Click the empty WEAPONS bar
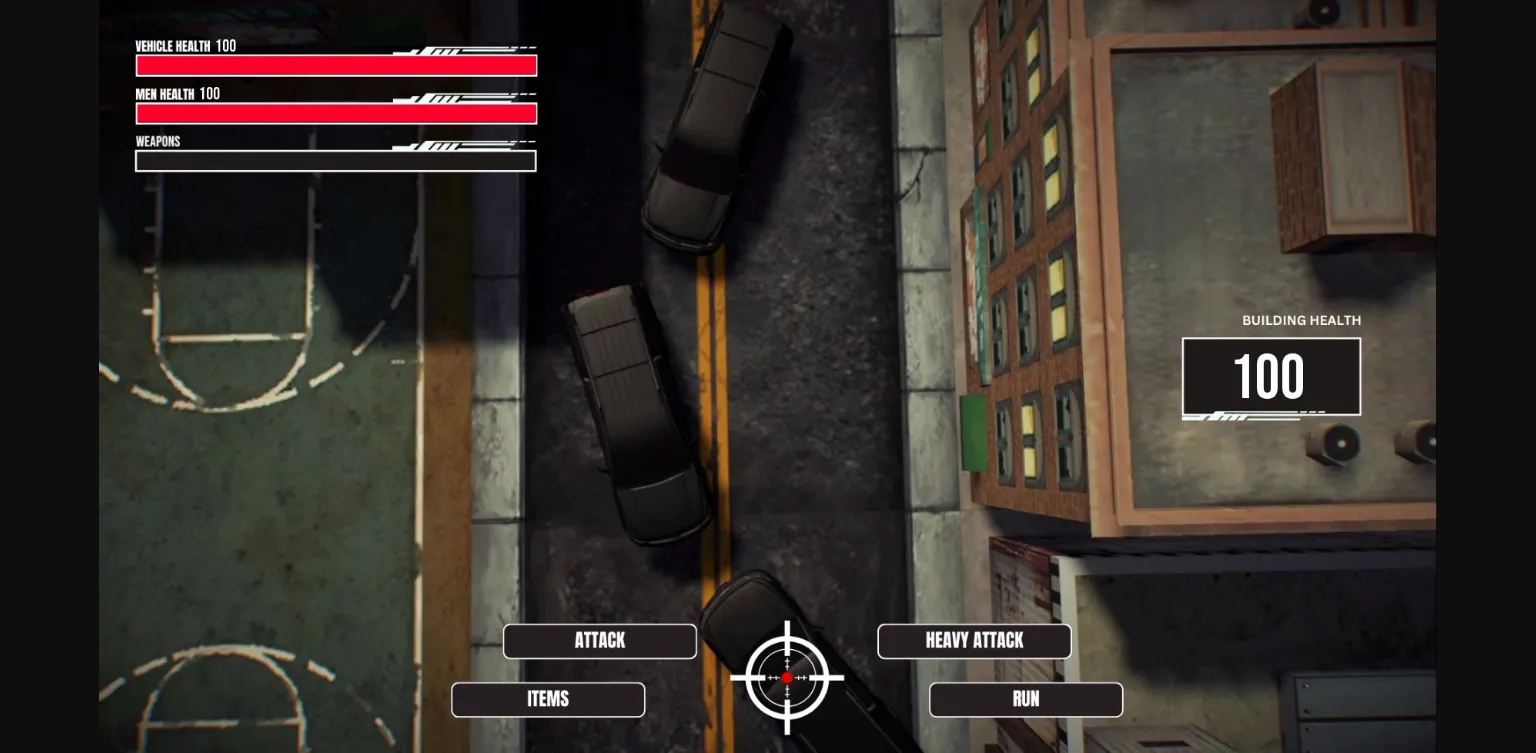This screenshot has height=753, width=1536. [x=335, y=160]
